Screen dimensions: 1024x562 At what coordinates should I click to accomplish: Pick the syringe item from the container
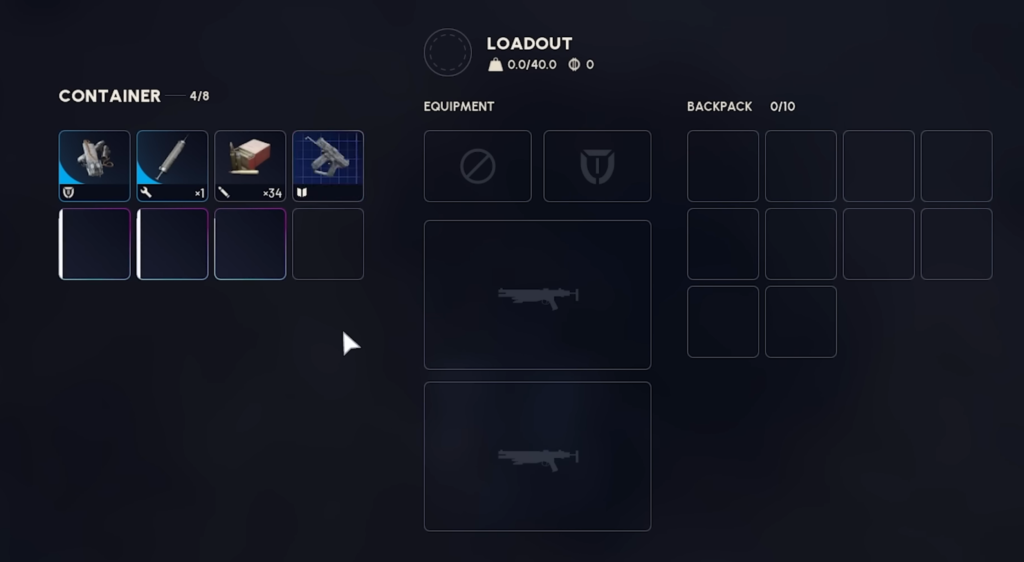coord(172,166)
